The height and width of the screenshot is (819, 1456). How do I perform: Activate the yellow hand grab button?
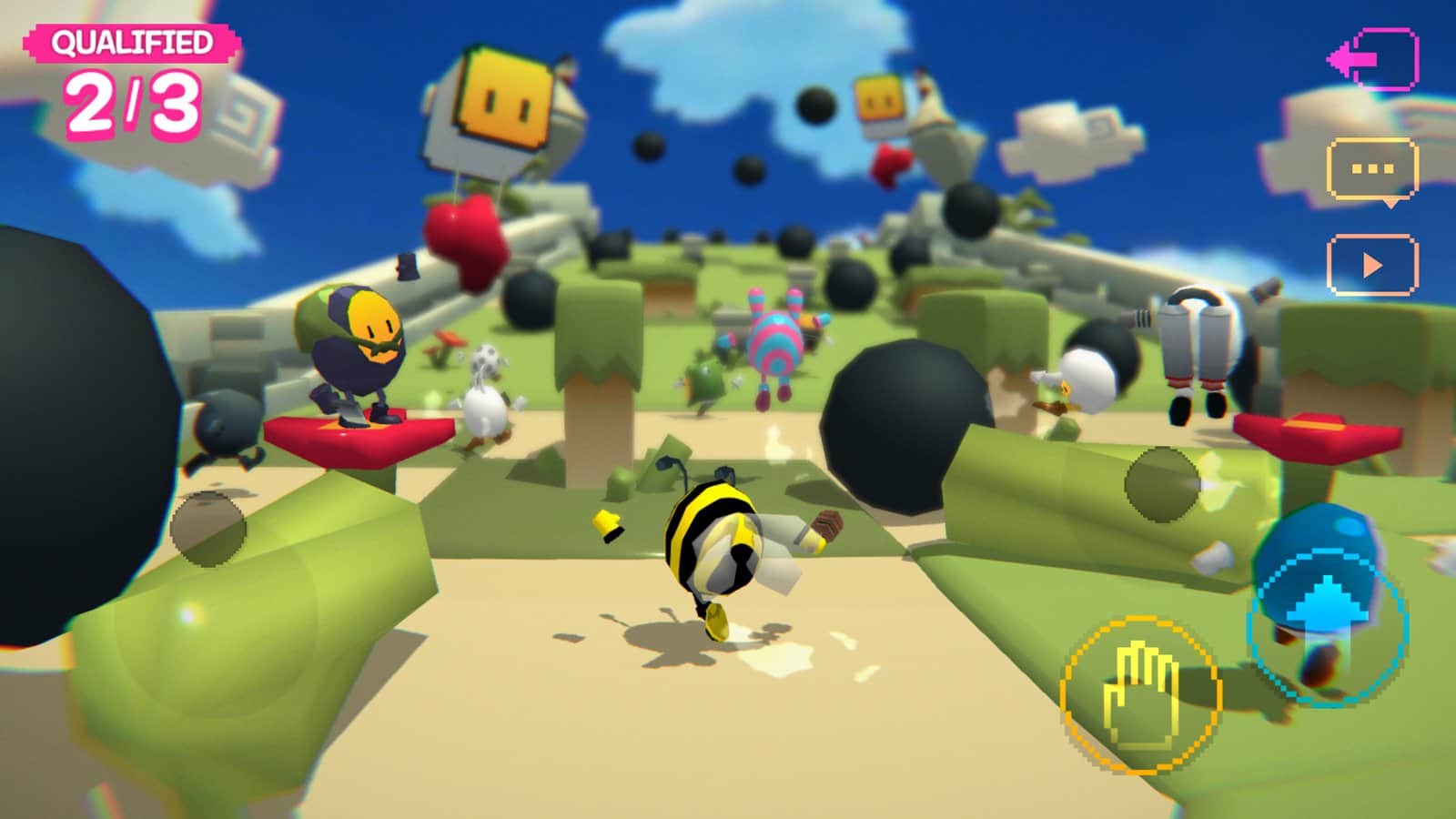[1141, 695]
